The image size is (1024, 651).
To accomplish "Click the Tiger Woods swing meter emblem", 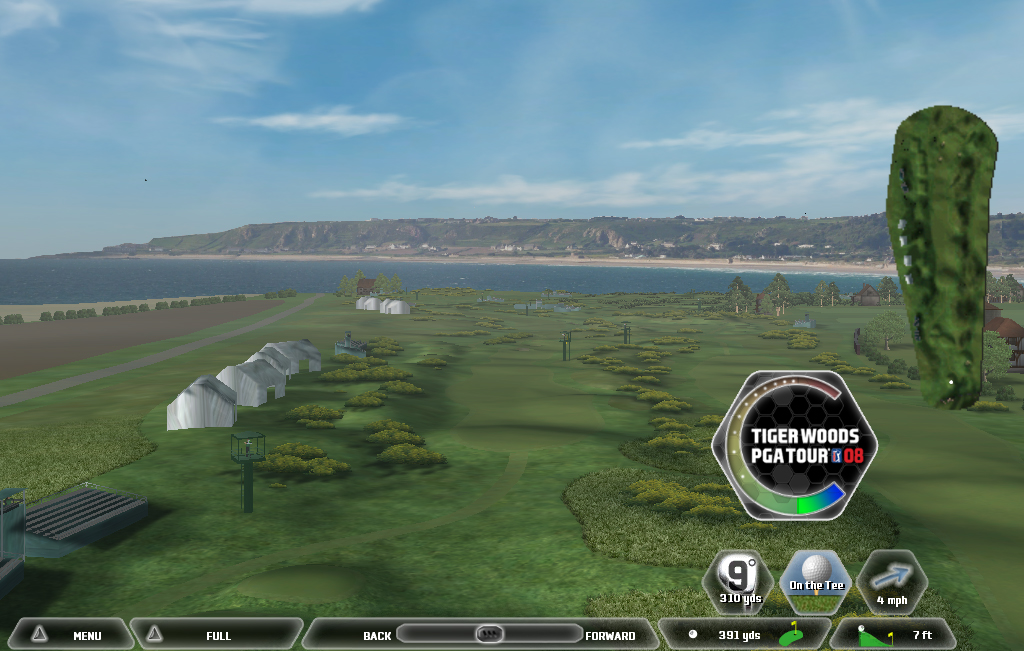I will (794, 442).
